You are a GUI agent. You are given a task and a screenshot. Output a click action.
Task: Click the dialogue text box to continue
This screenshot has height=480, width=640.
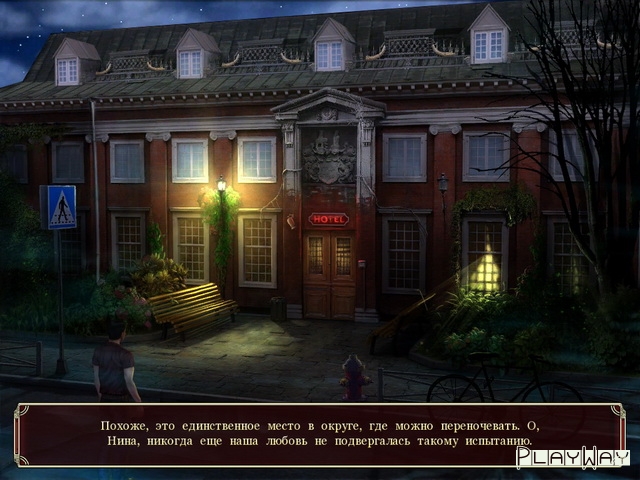point(318,433)
